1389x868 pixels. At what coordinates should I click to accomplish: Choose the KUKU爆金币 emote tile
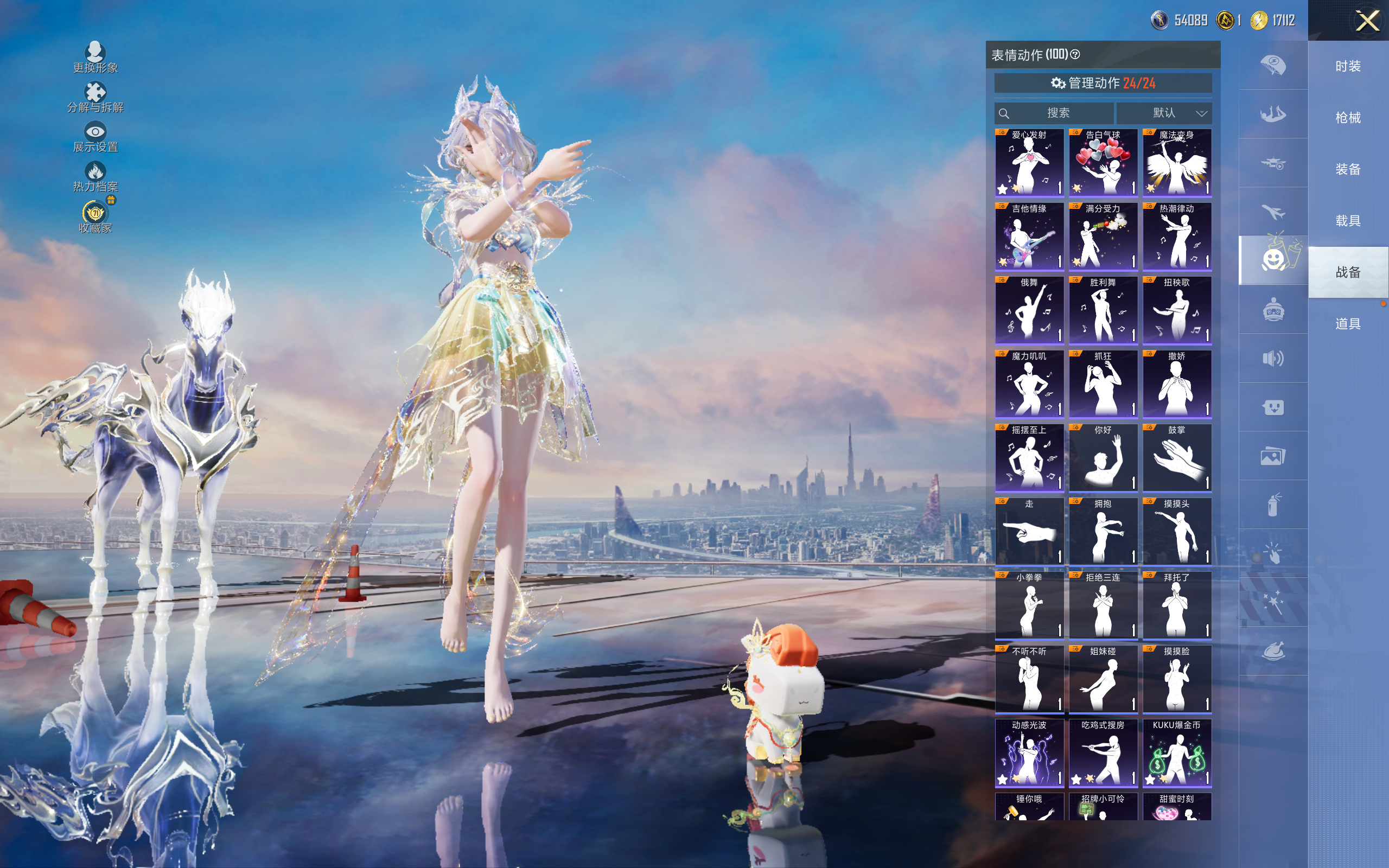[1177, 753]
